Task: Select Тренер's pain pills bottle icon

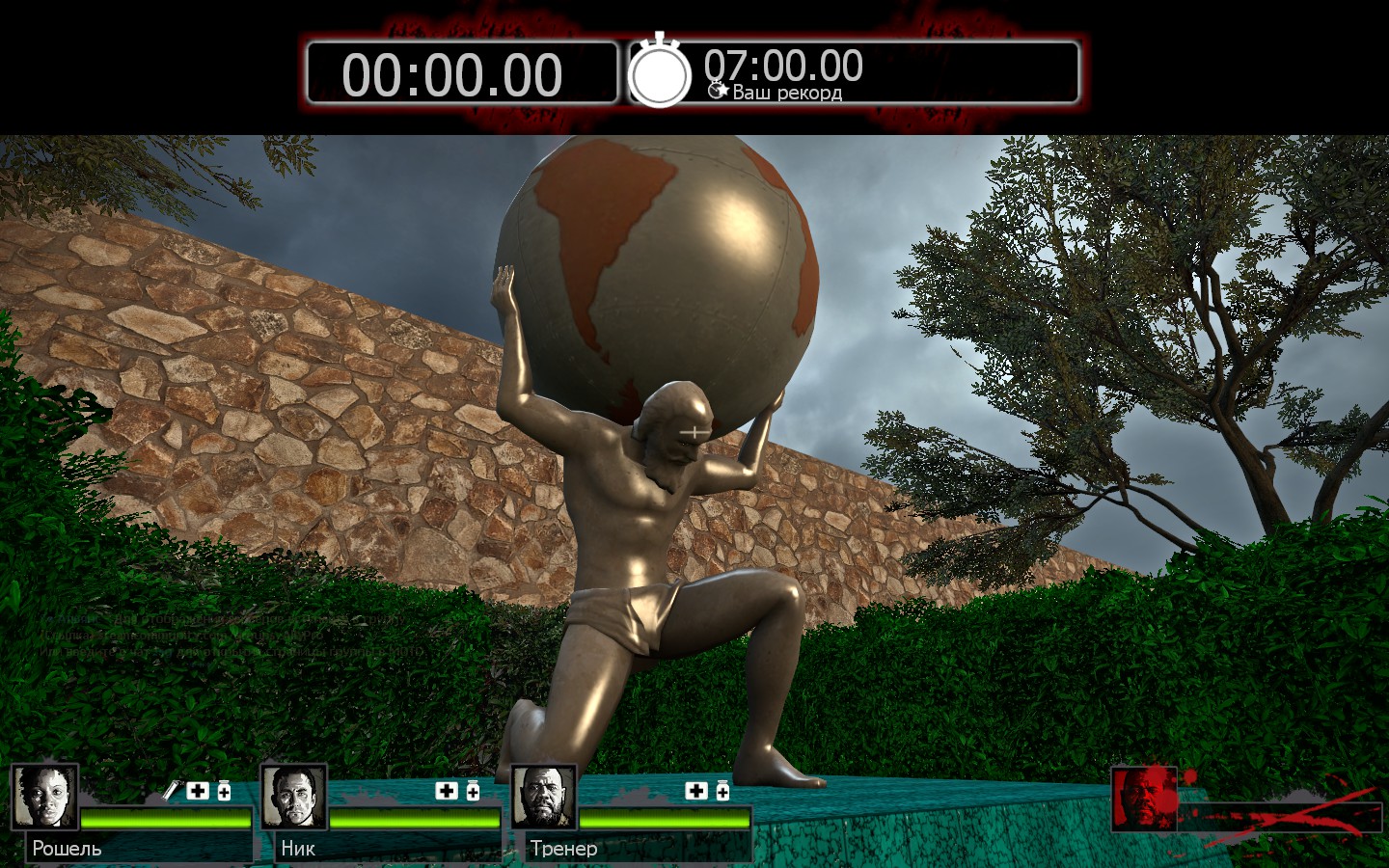Action: click(722, 791)
